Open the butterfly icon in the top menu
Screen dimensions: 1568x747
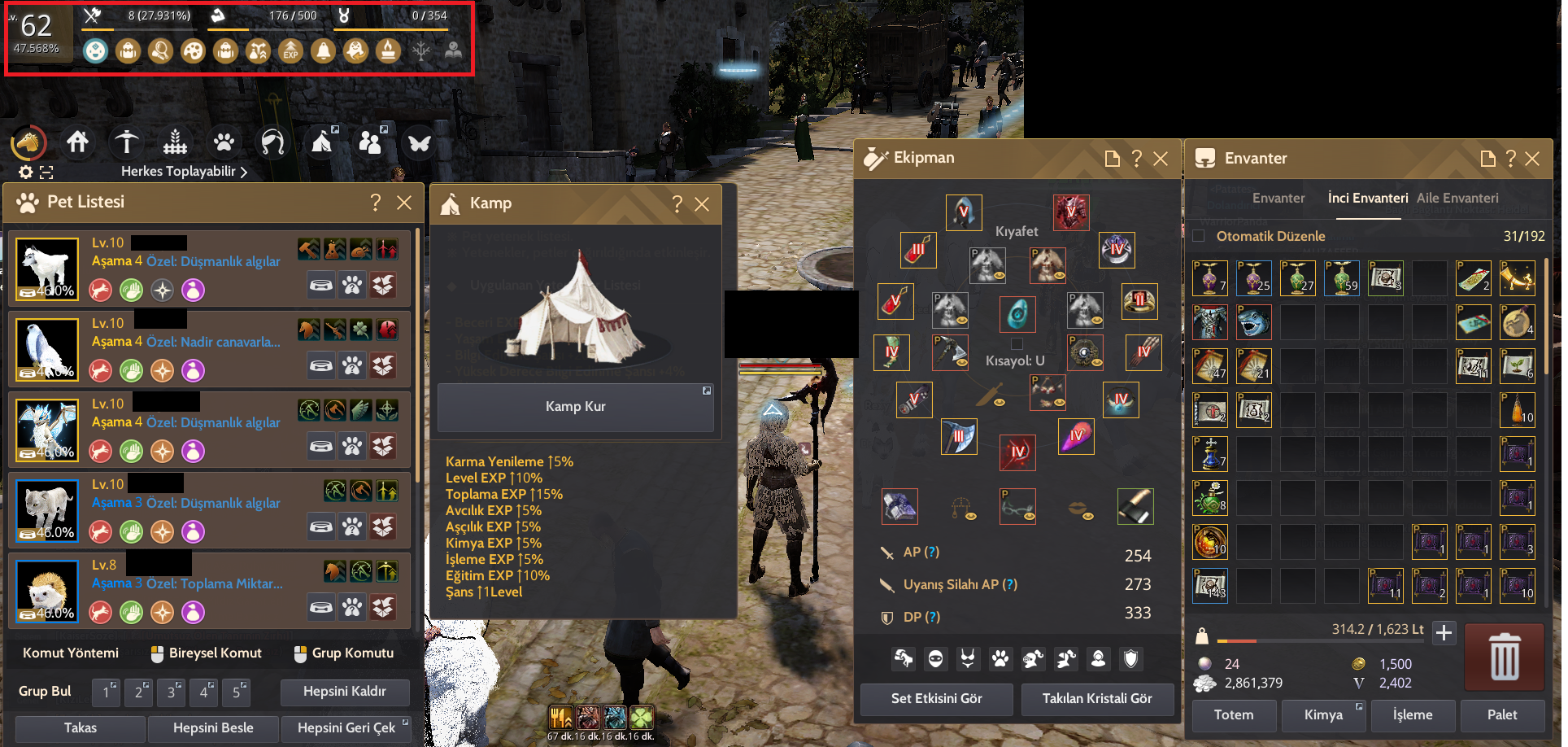tap(420, 142)
